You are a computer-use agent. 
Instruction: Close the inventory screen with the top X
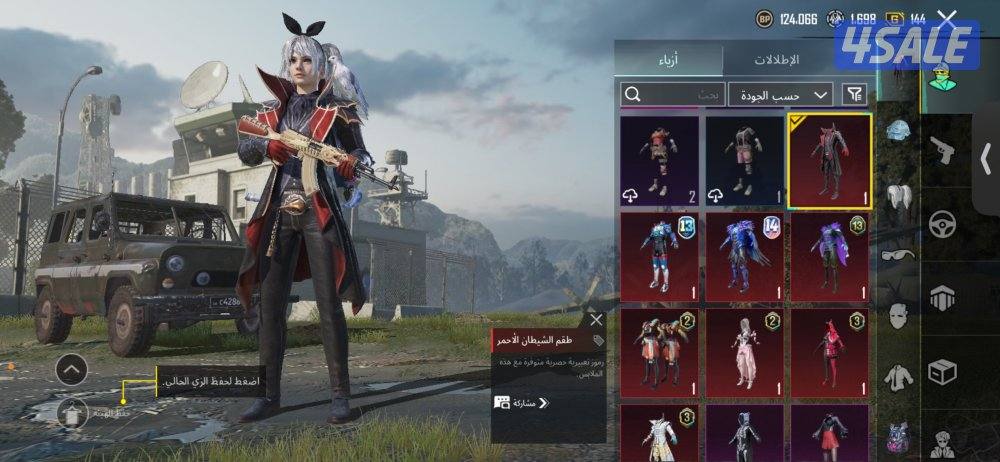pos(947,18)
